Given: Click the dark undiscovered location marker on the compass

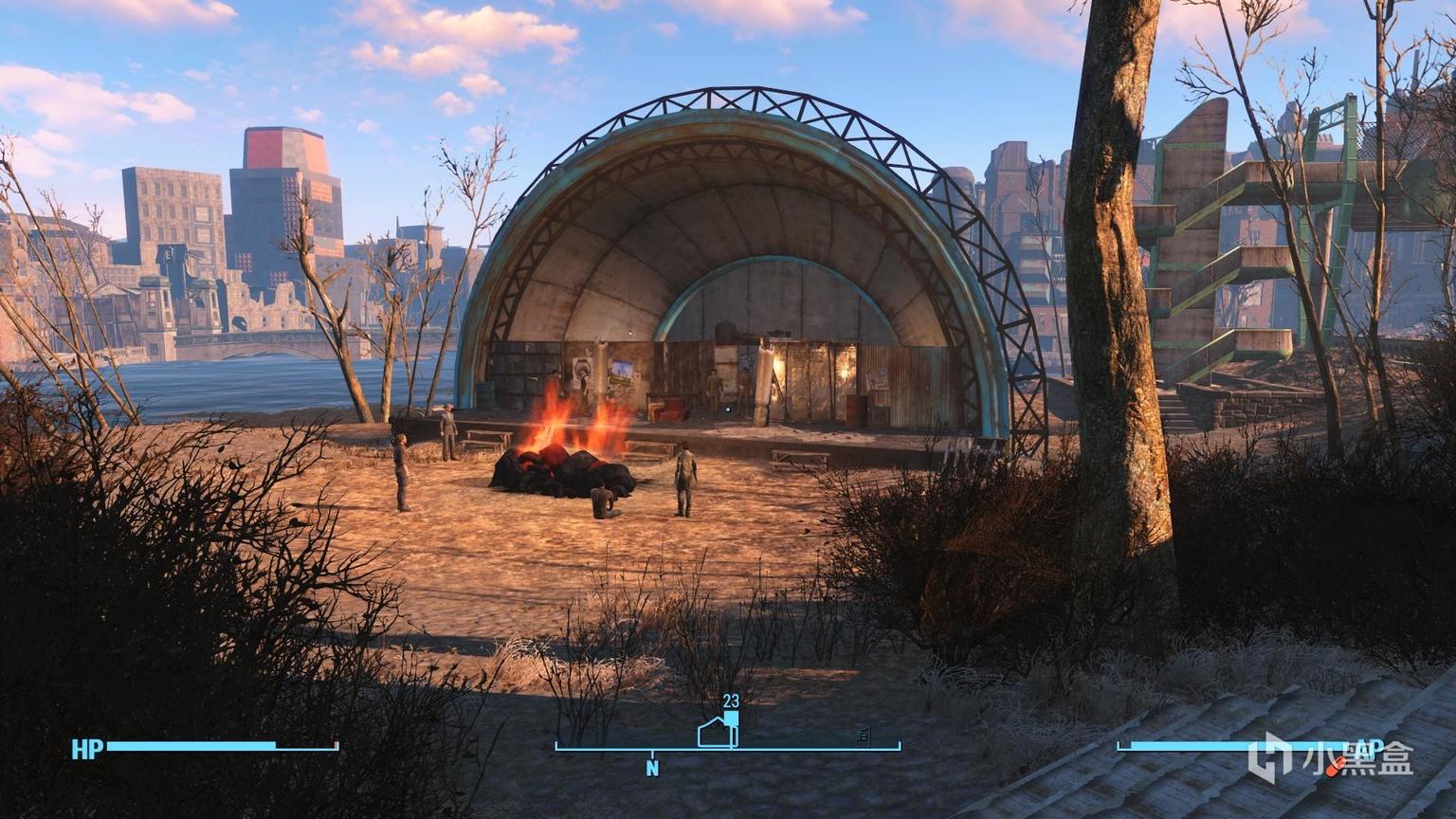Looking at the screenshot, I should click(863, 737).
